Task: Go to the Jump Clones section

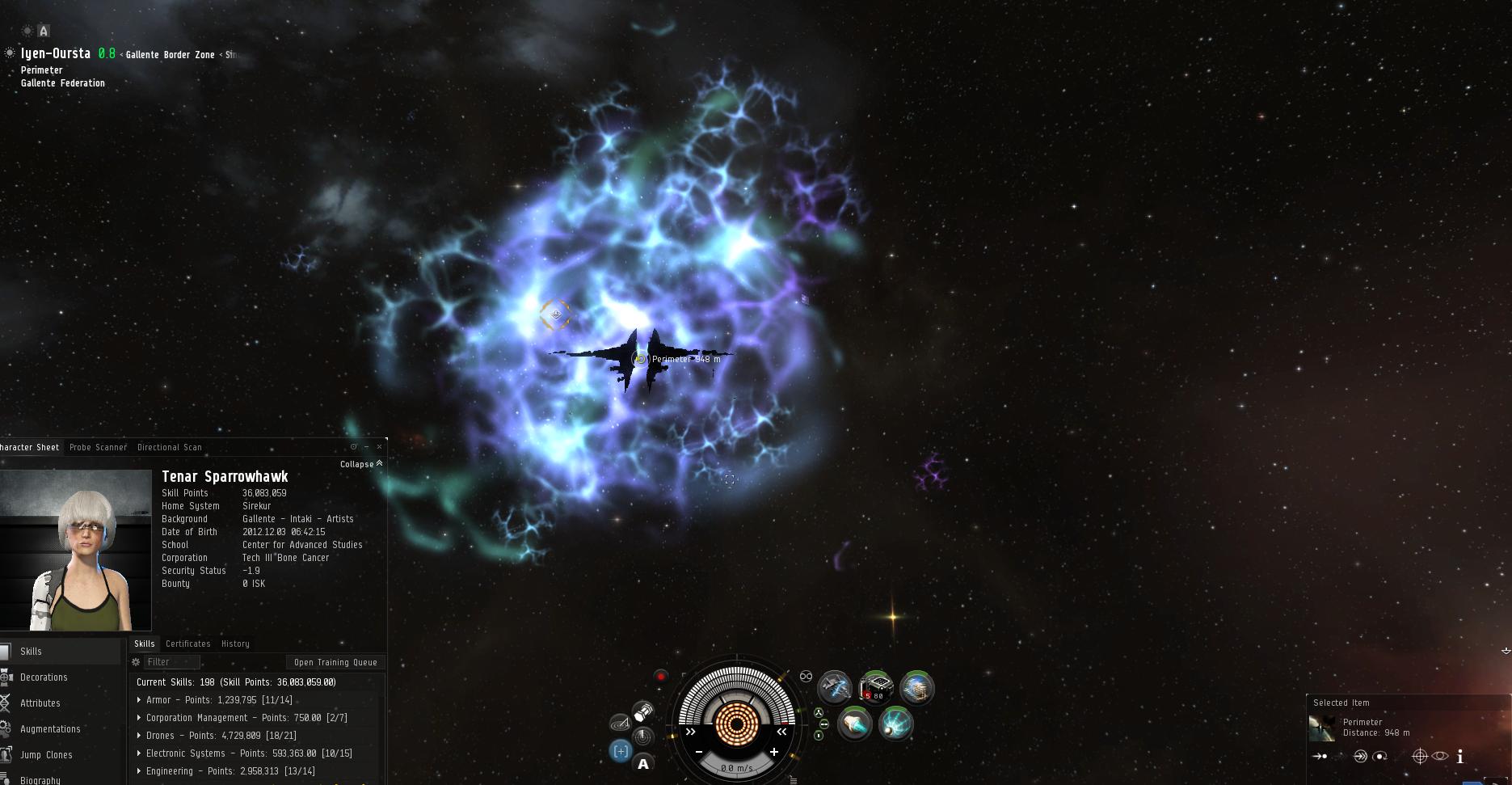Action: point(46,755)
